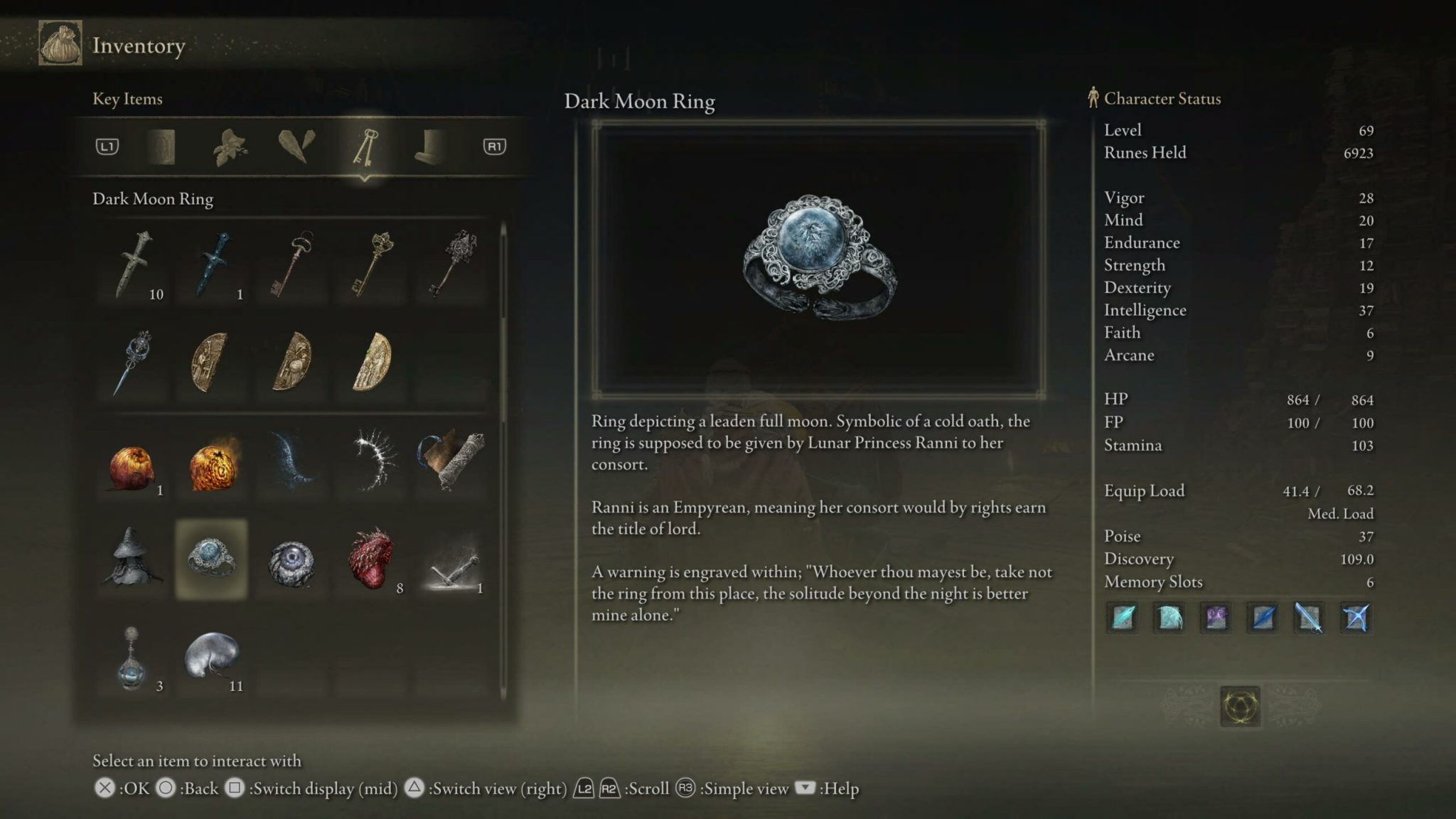Choose the white spiked crescent item
Screen dimensions: 1456x819
pos(372,461)
